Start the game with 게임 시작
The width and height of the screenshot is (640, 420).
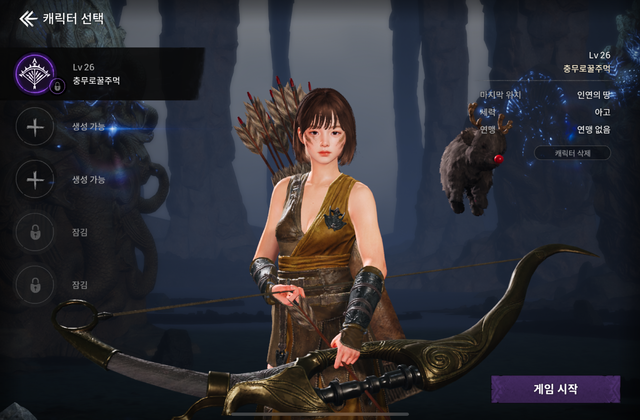pos(555,389)
